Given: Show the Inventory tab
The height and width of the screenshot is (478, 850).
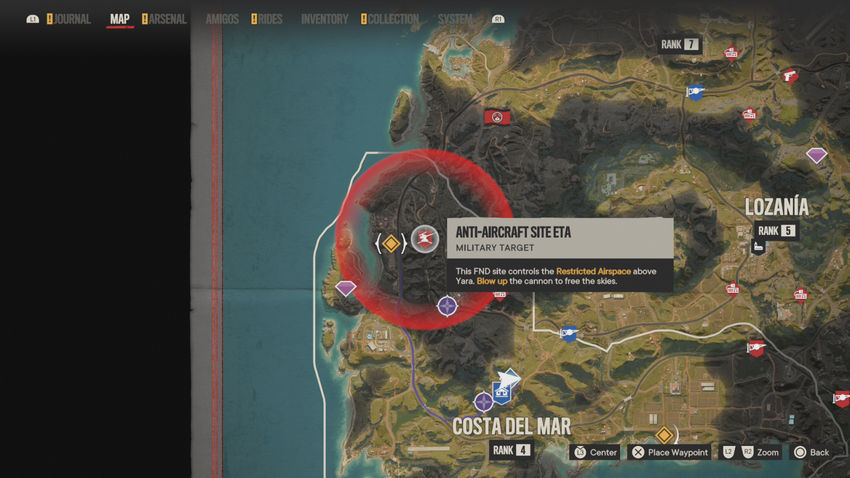Looking at the screenshot, I should click(x=325, y=19).
